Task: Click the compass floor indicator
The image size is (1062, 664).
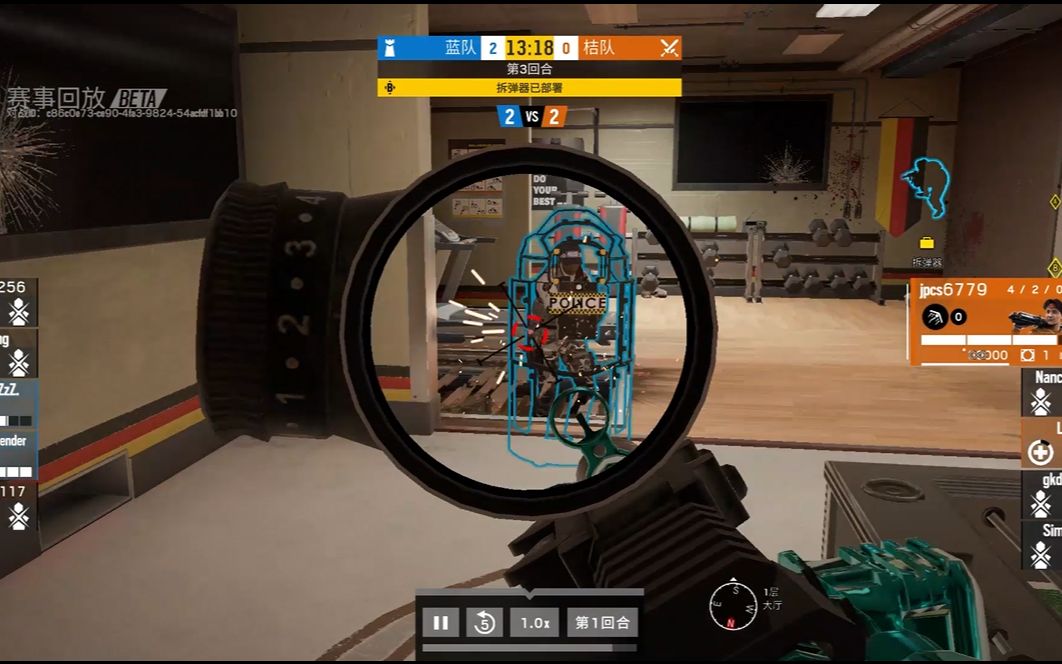Action: tap(733, 605)
